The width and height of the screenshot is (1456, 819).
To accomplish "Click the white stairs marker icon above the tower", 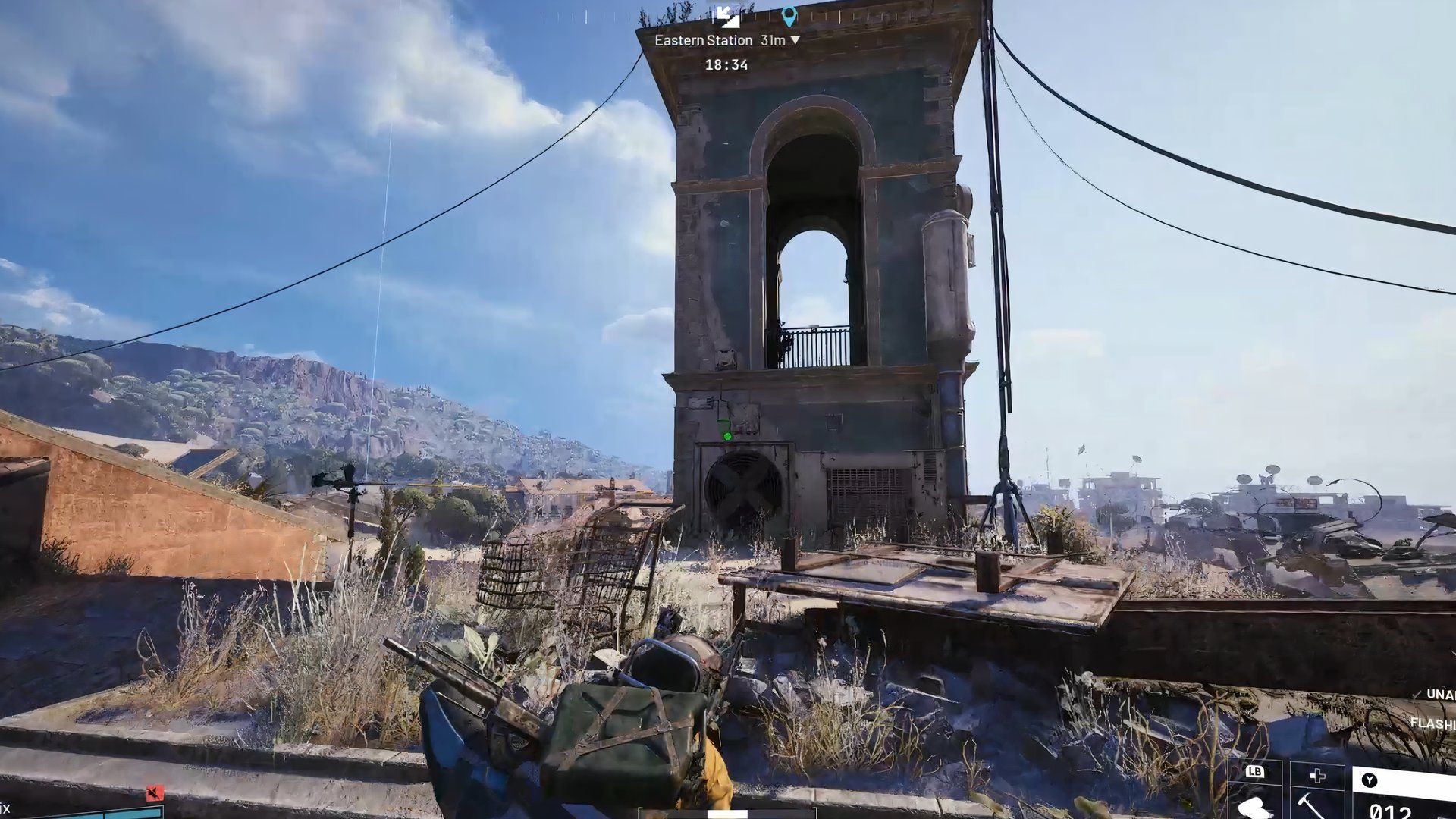I will click(730, 17).
